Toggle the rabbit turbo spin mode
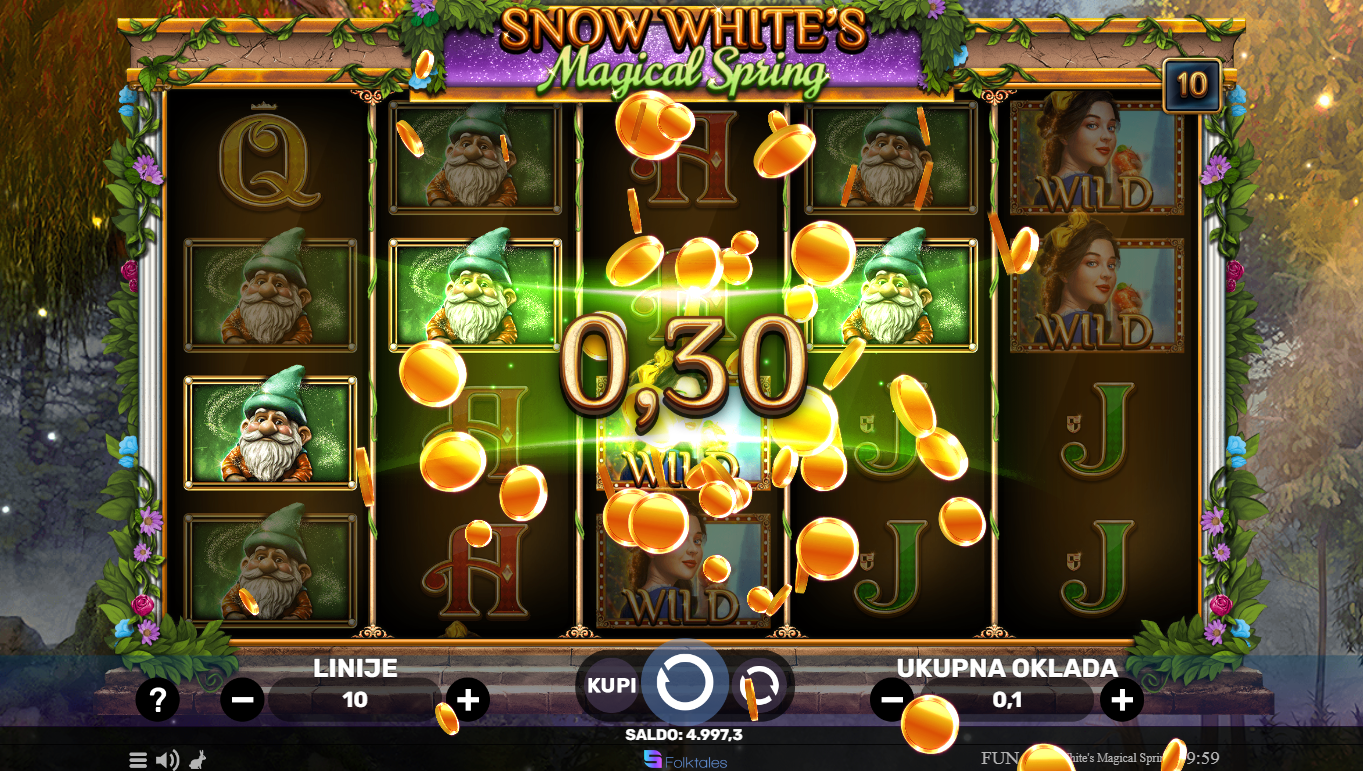Viewport: 1363px width, 771px height. pyautogui.click(x=197, y=760)
